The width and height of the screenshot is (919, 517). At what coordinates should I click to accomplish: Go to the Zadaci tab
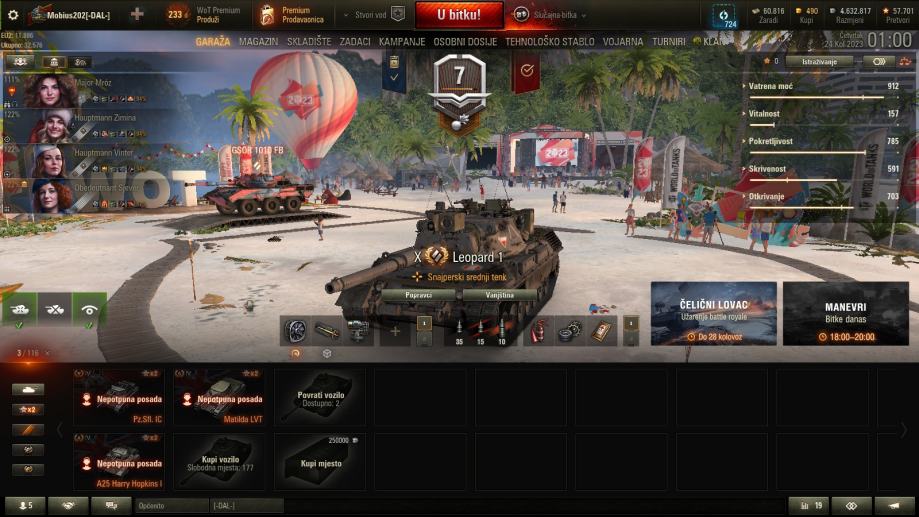coord(355,42)
